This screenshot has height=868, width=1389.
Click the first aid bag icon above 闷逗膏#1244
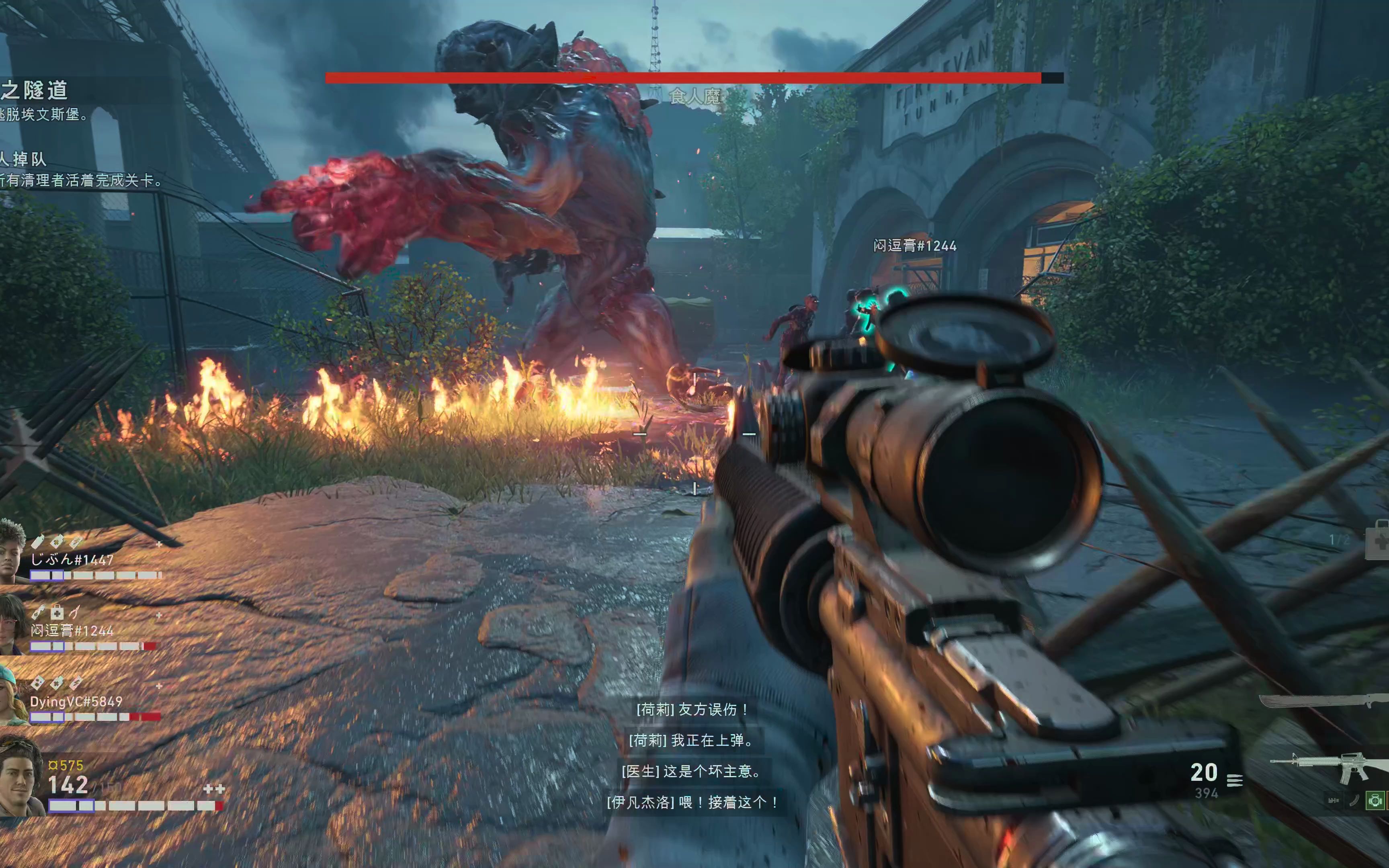tap(56, 612)
